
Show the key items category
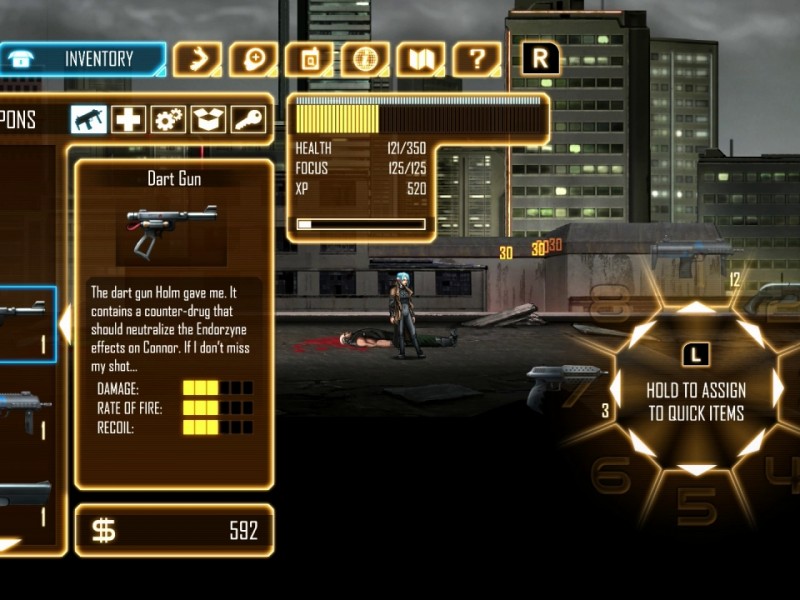[x=249, y=120]
